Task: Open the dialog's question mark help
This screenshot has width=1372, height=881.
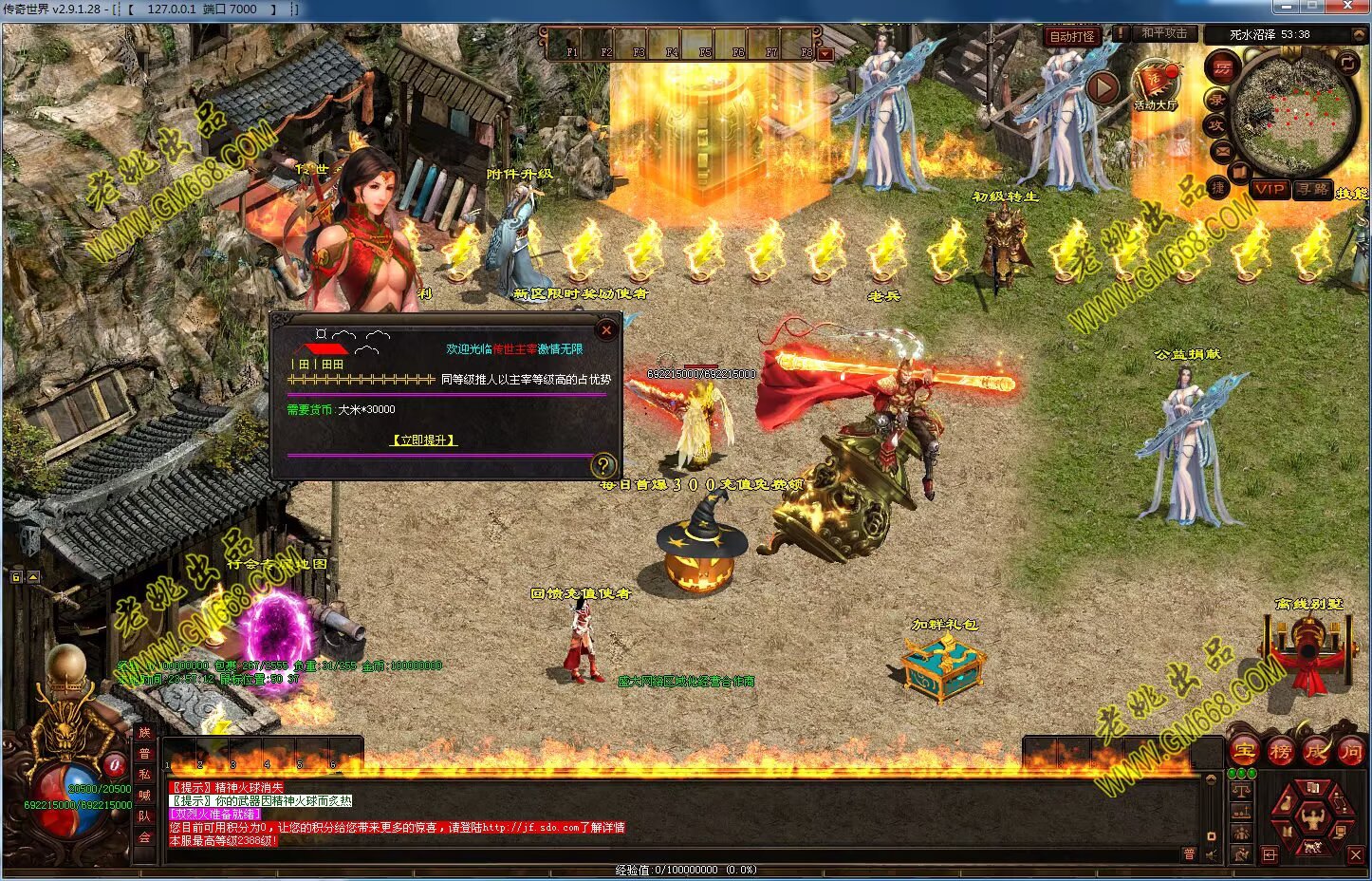Action: click(x=603, y=465)
